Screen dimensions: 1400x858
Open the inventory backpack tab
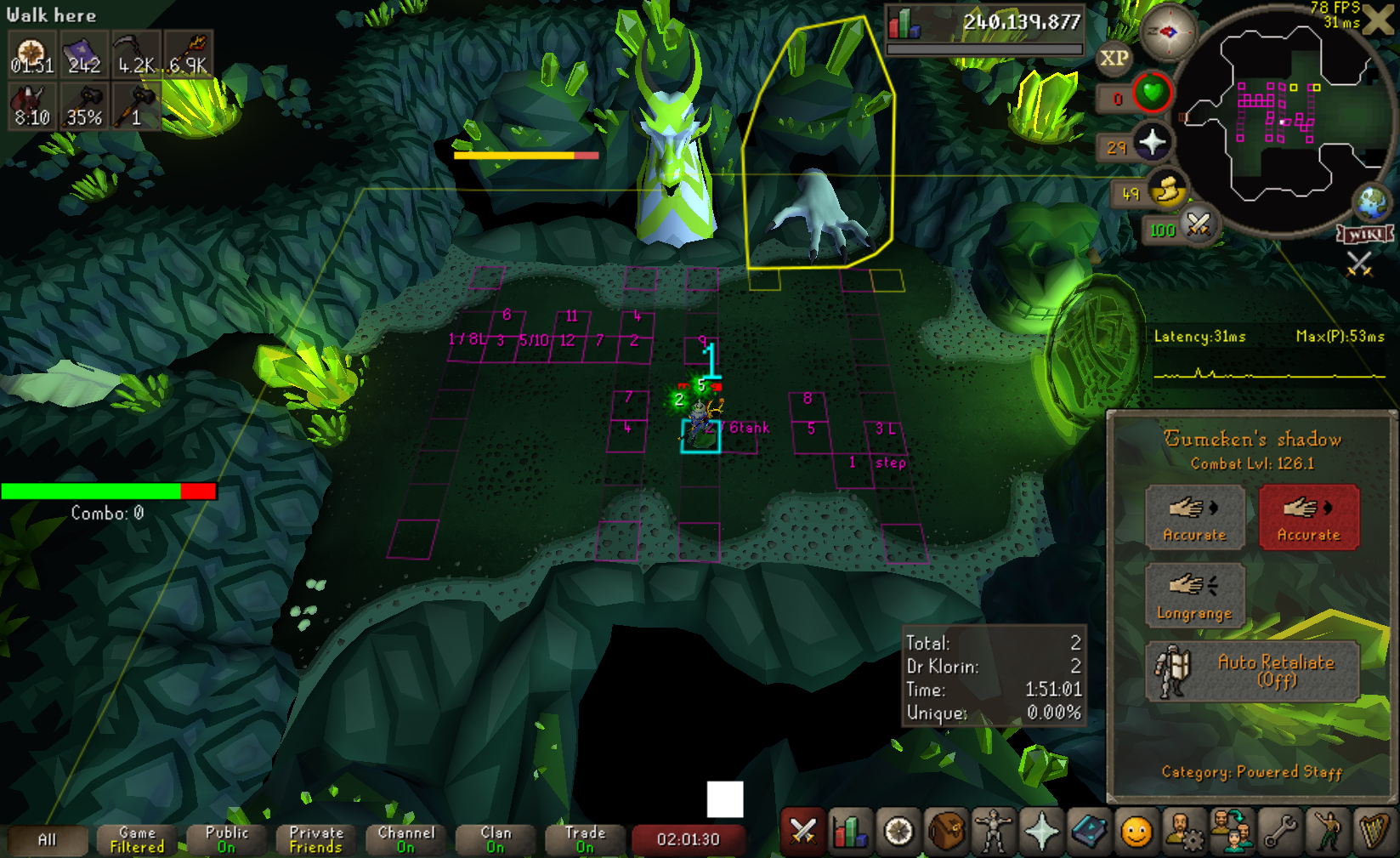945,831
